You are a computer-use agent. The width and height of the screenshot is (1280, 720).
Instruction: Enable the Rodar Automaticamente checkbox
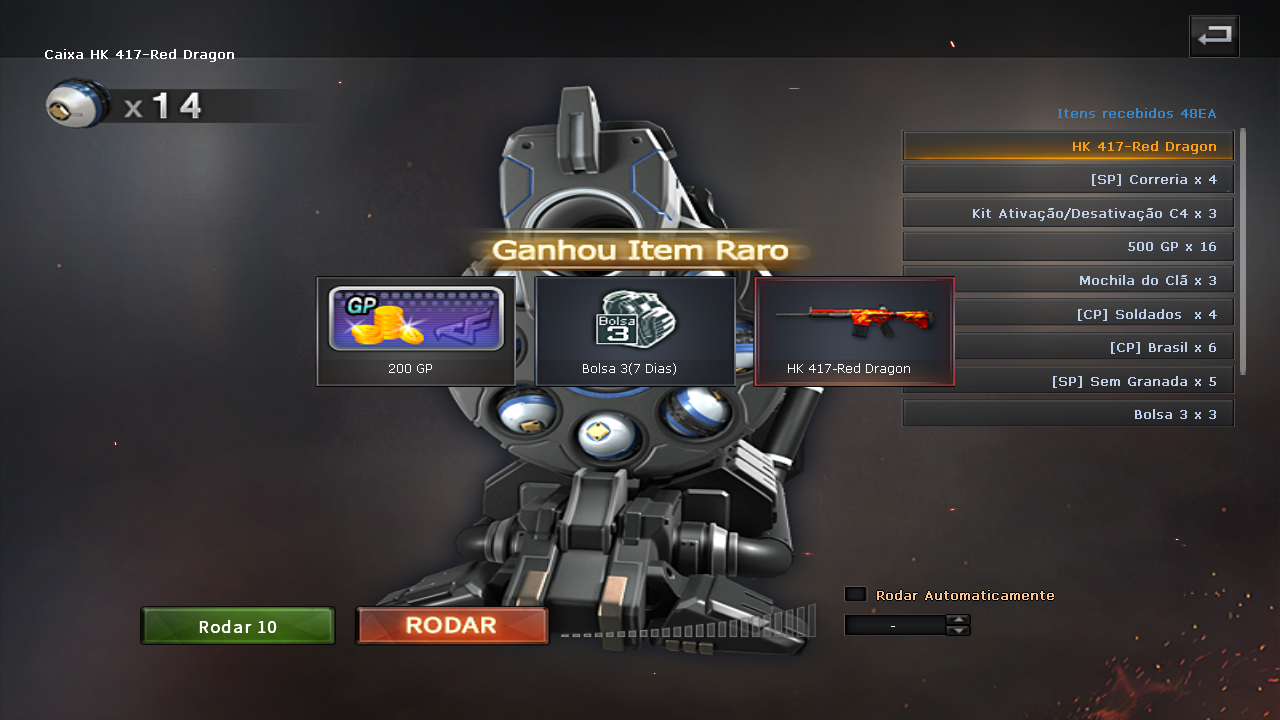tap(855, 595)
